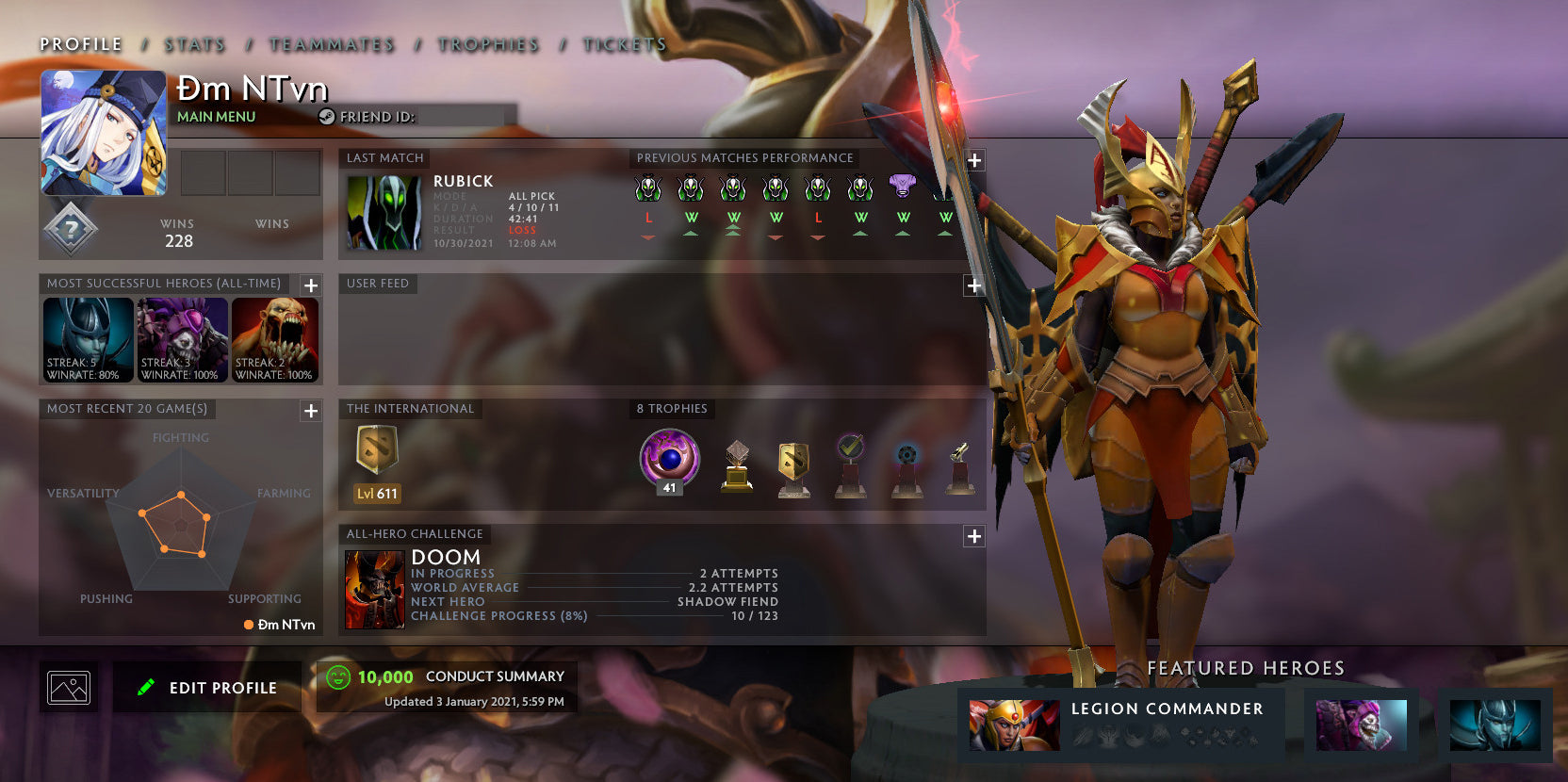1568x782 pixels.
Task: Select the TICKETS link in the navigation
Action: coord(625,44)
